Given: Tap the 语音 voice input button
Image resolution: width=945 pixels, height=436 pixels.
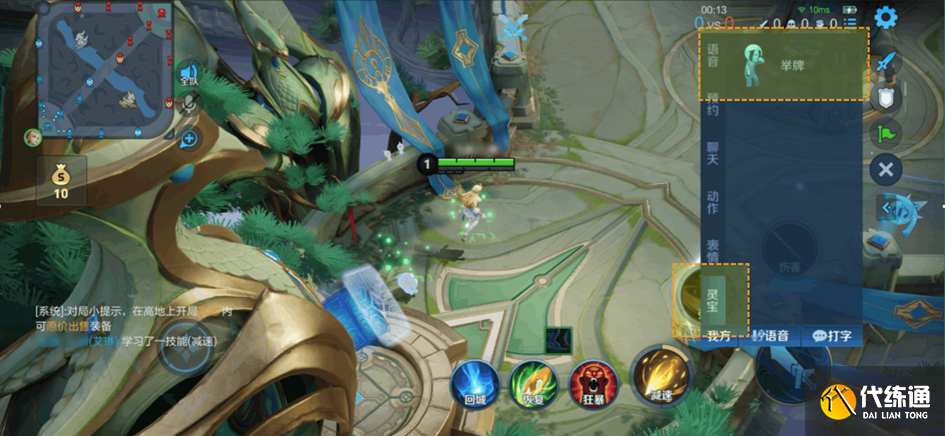Looking at the screenshot, I should [x=771, y=336].
